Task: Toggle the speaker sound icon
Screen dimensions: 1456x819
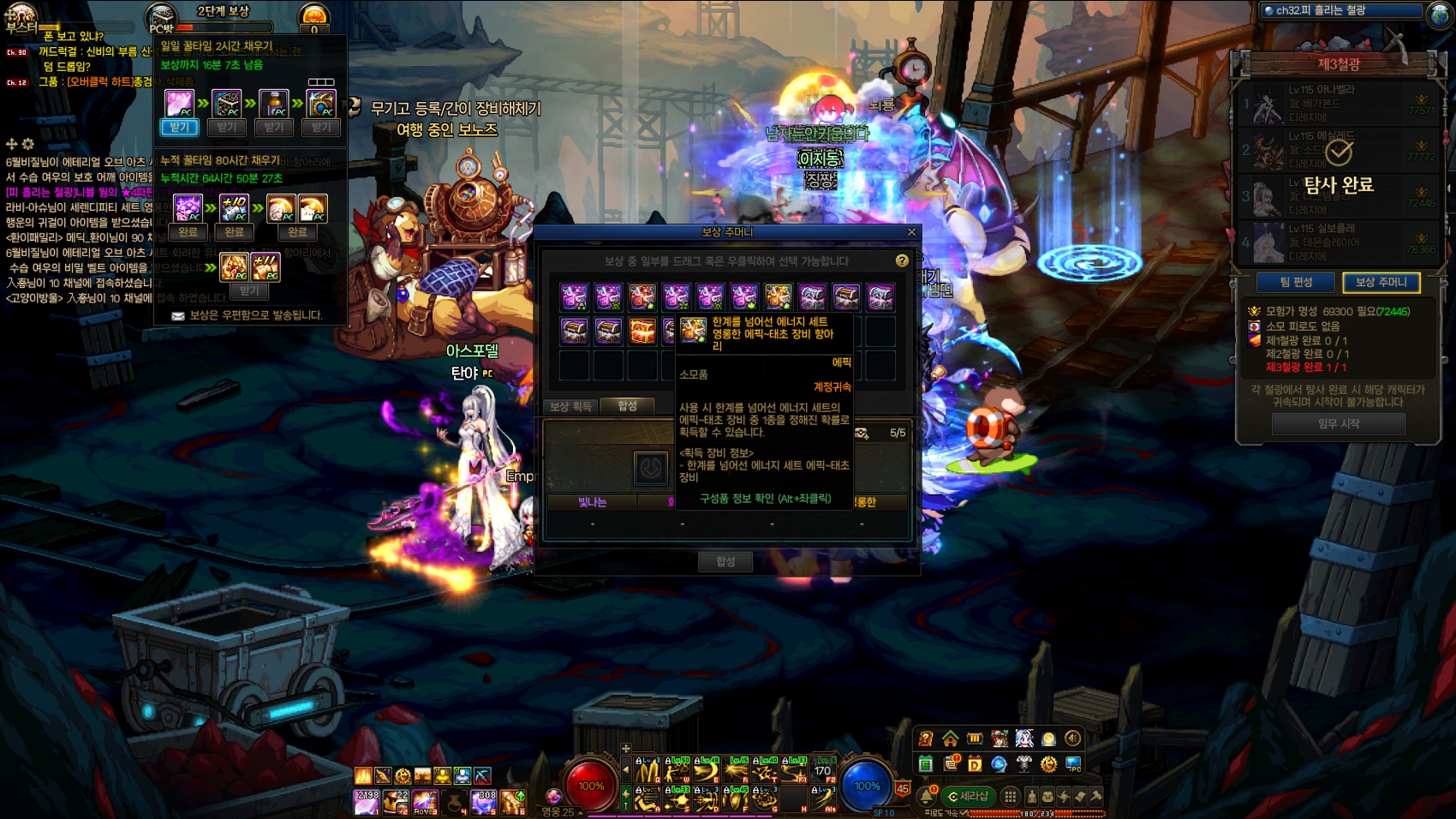Action: (x=1072, y=738)
